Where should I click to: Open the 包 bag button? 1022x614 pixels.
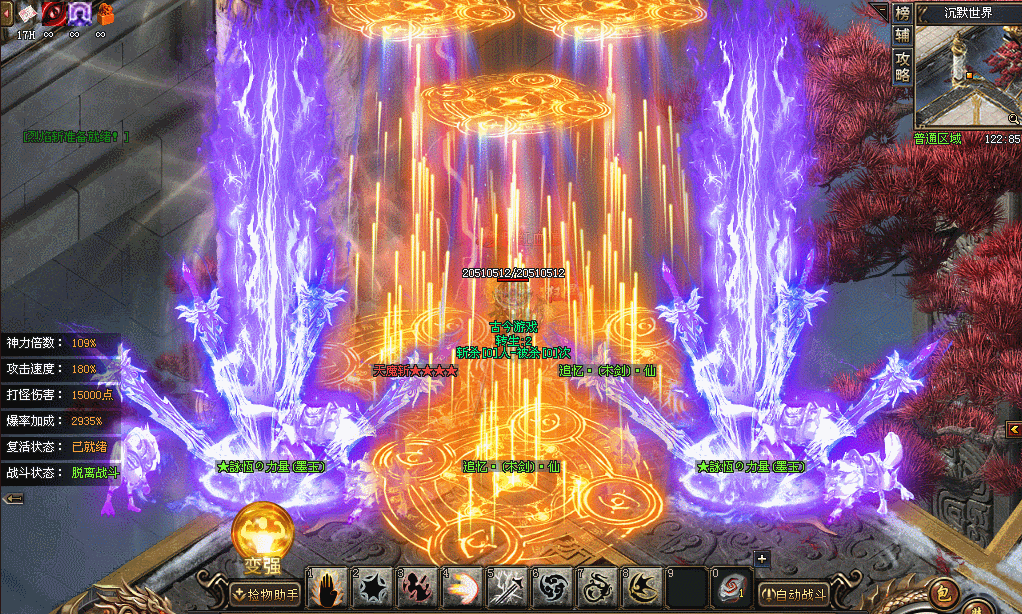click(x=943, y=593)
